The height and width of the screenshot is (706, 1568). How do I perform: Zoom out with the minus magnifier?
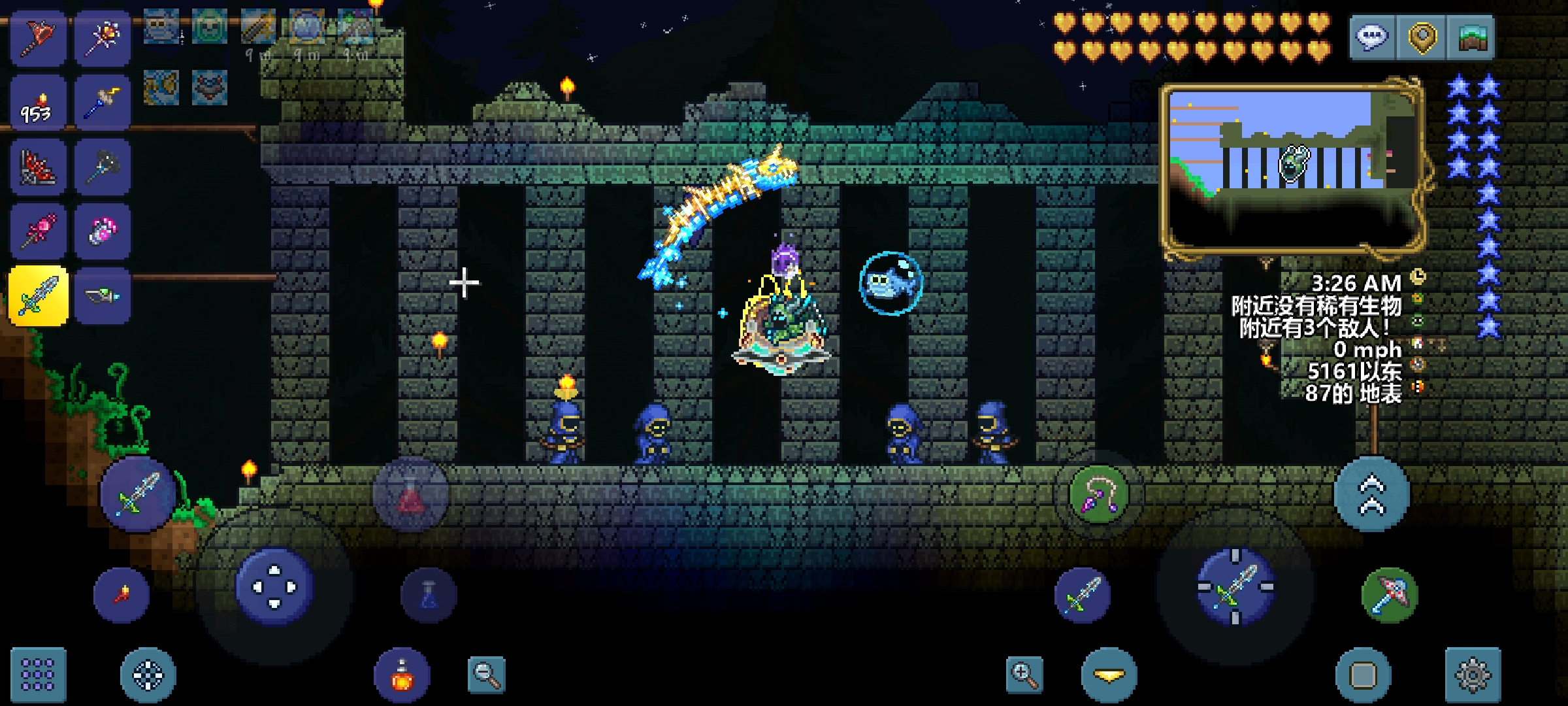[486, 675]
